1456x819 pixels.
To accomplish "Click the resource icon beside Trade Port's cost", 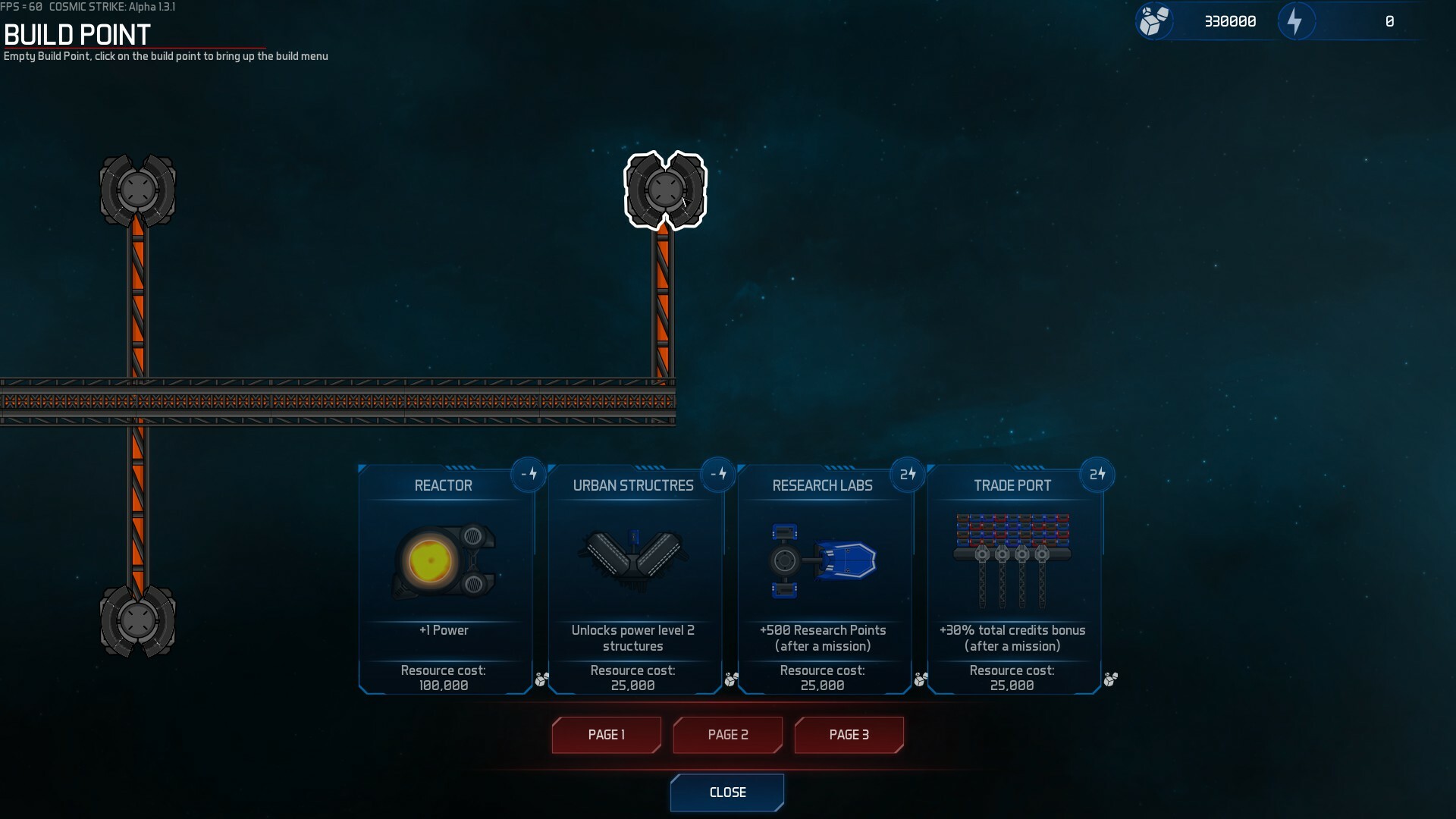I will point(1110,680).
